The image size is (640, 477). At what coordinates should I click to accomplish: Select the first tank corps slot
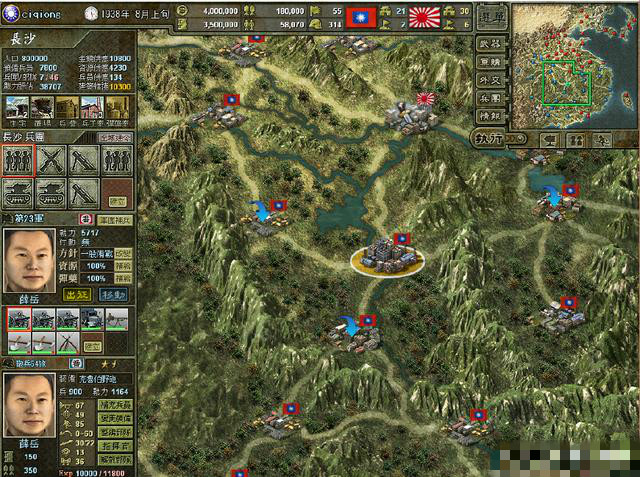coord(18,193)
